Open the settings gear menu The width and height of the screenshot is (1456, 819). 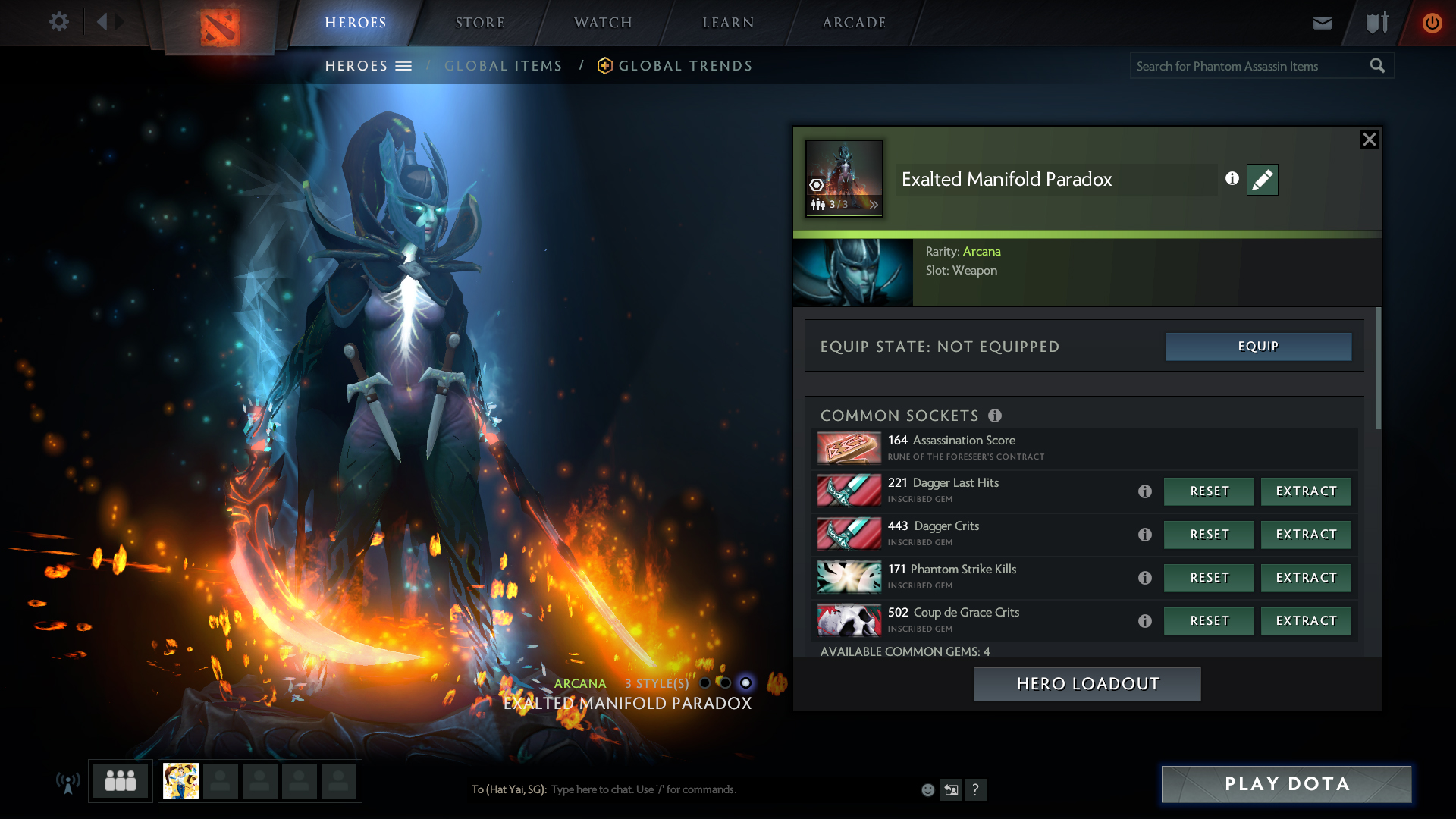[x=58, y=22]
